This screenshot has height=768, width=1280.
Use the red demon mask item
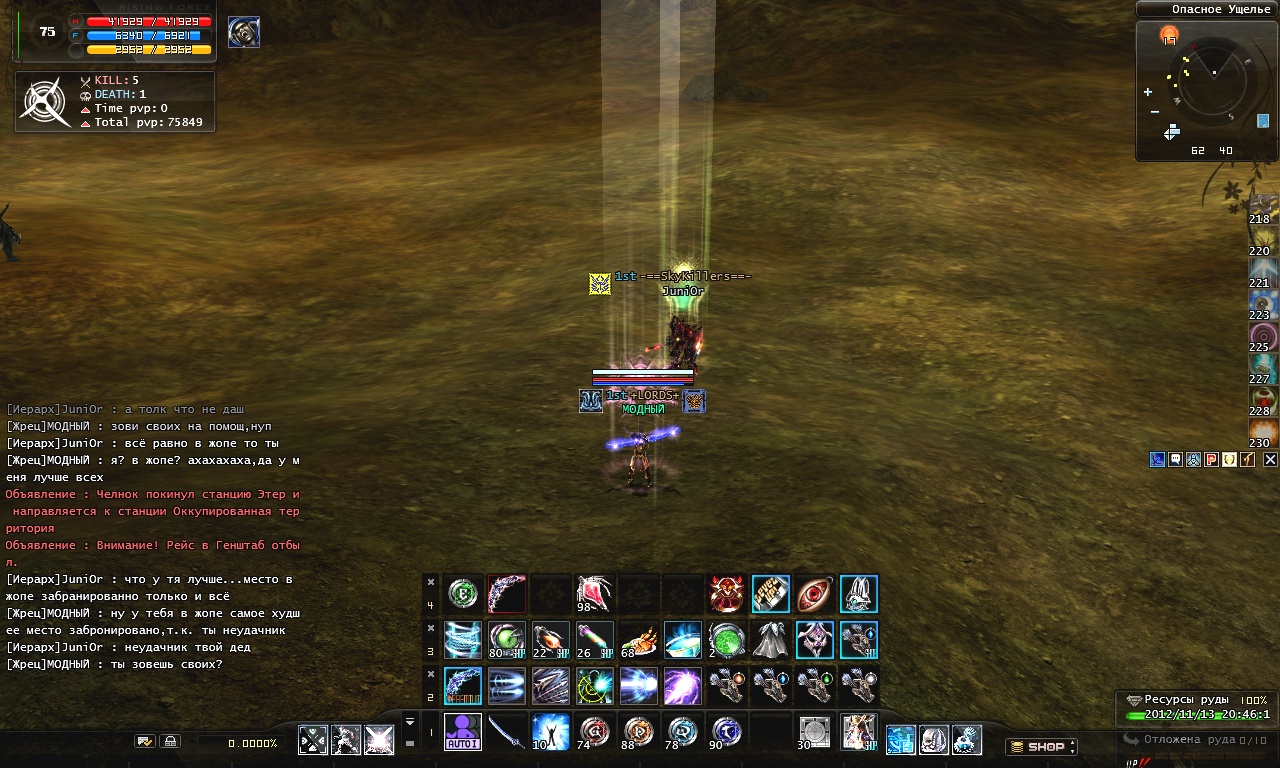pos(727,594)
